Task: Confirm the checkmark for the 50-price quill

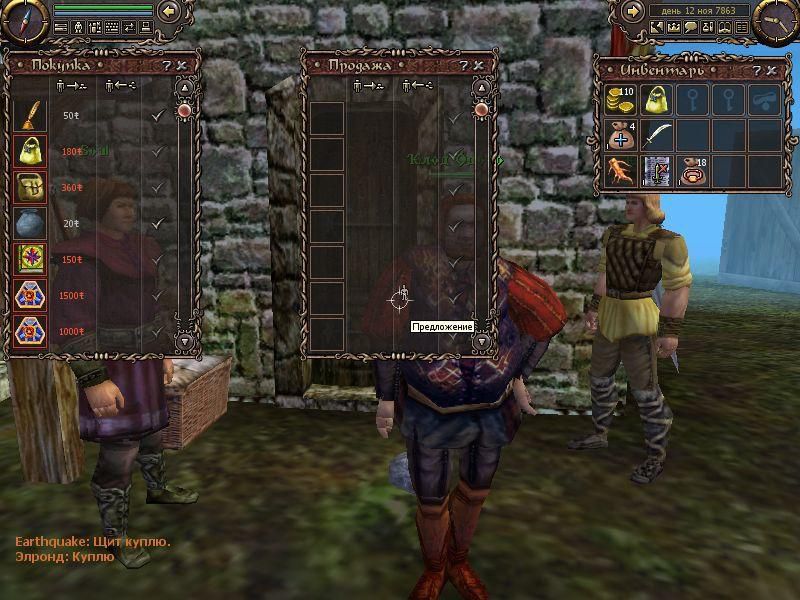Action: [x=157, y=116]
